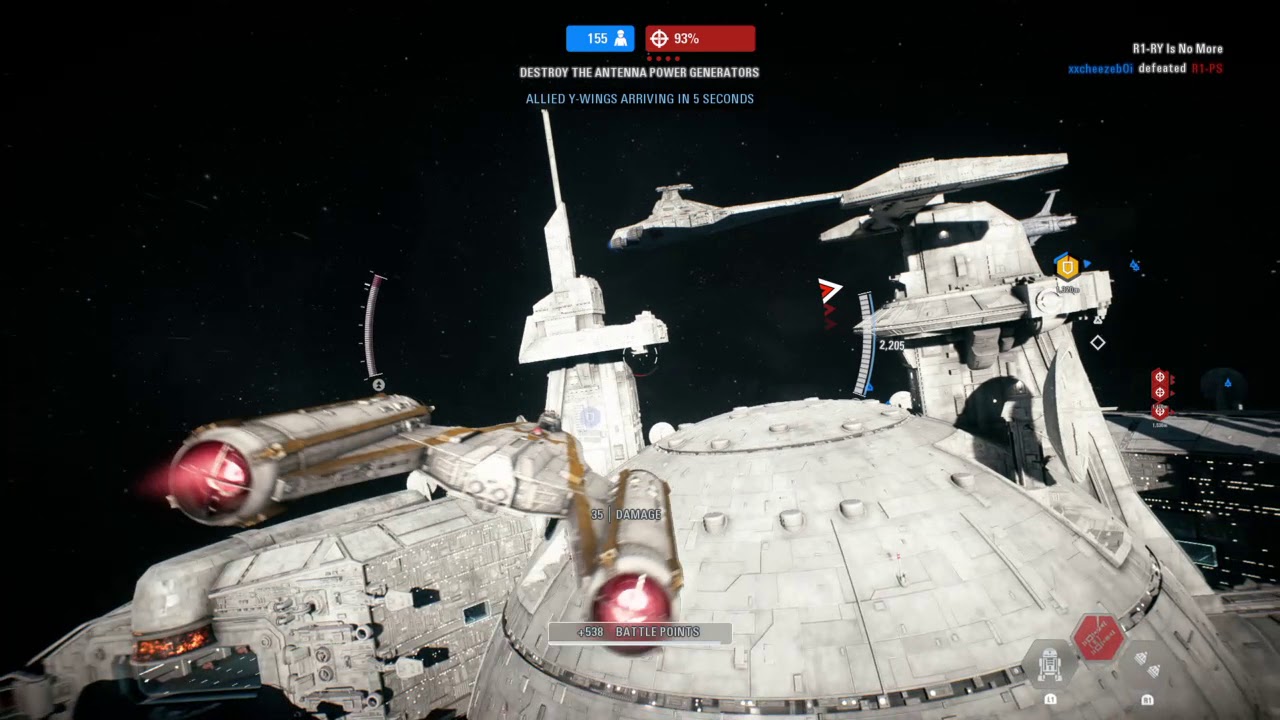Activate the astromech droid repair ability
This screenshot has width=1280, height=720.
[x=1050, y=665]
